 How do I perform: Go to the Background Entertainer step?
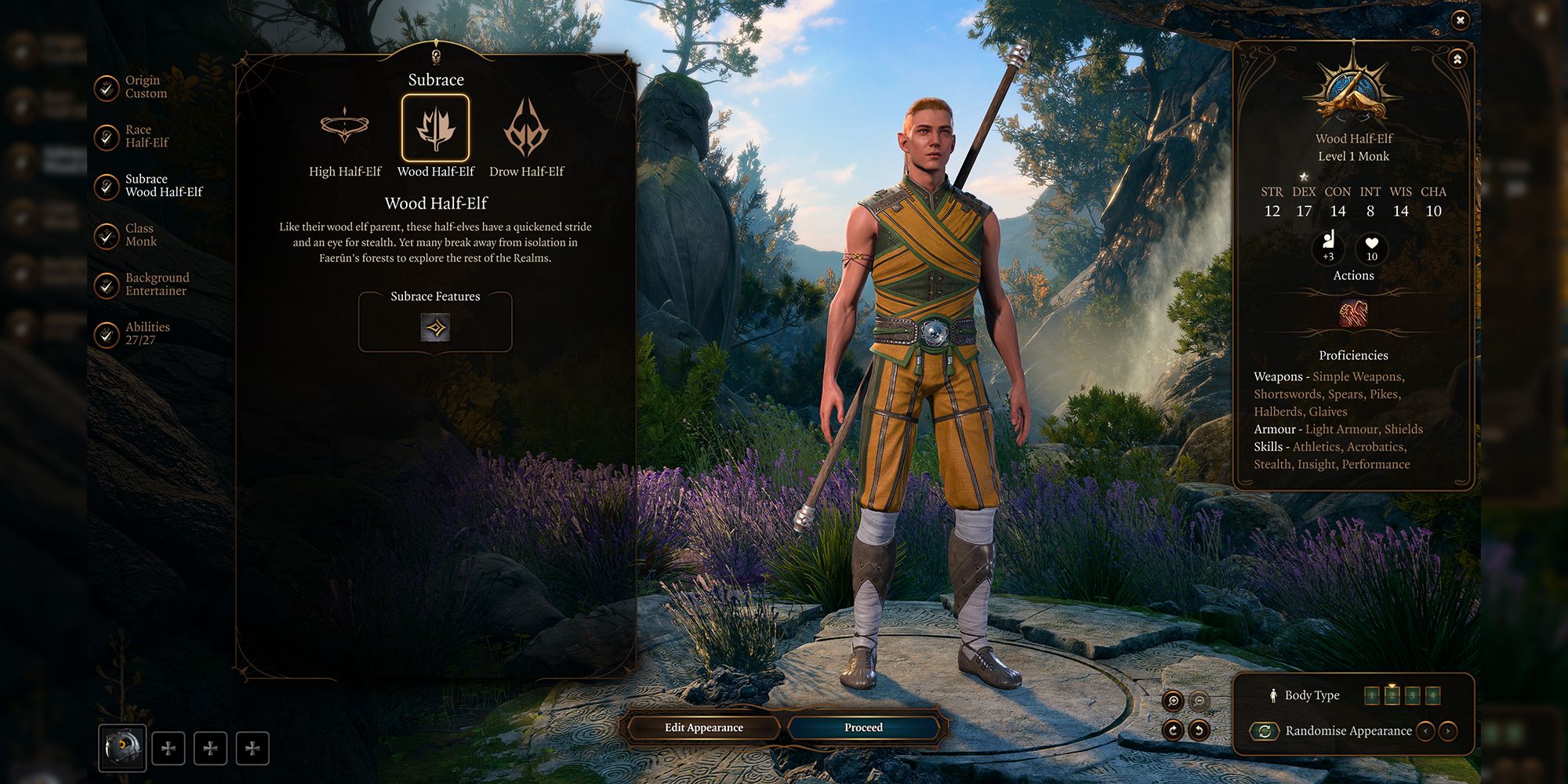tap(157, 283)
